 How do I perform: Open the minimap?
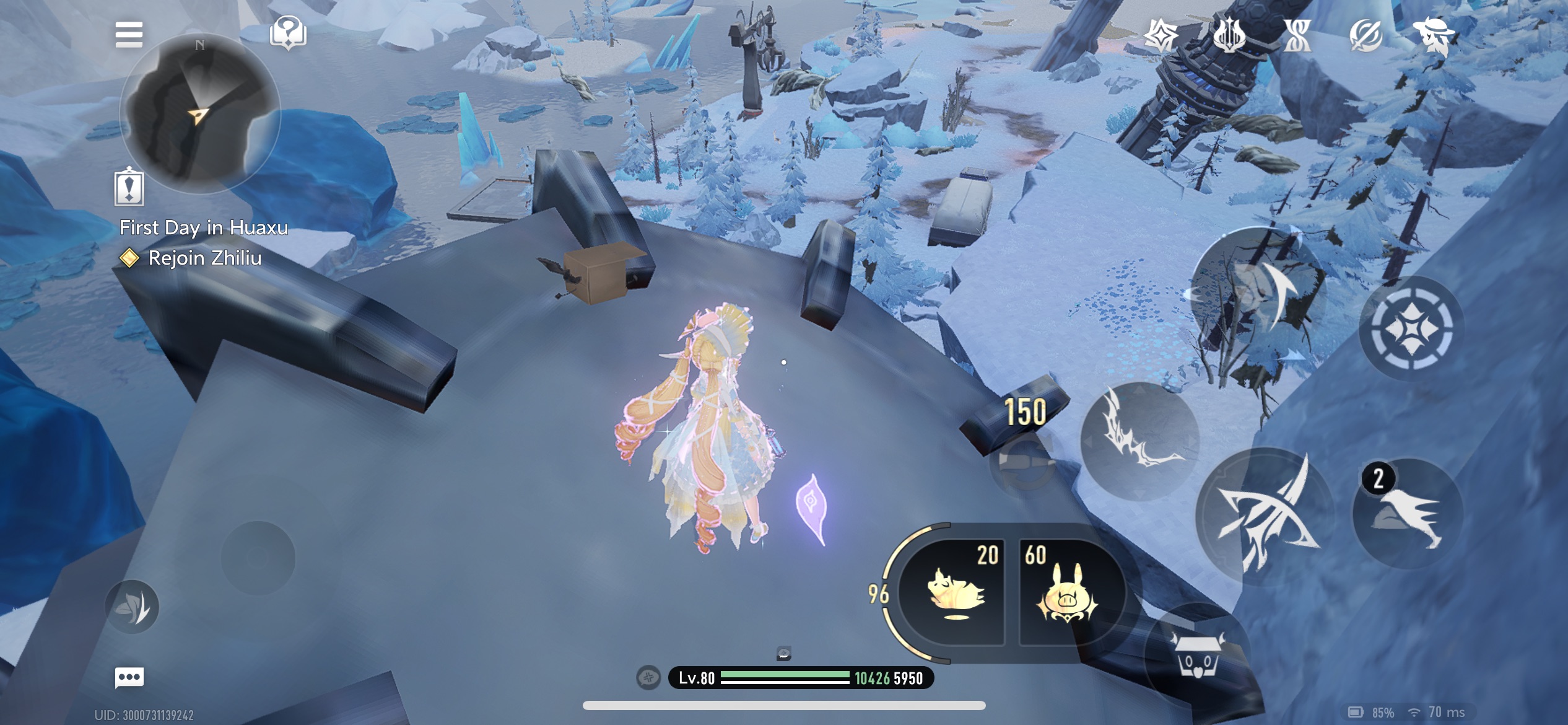click(x=199, y=113)
